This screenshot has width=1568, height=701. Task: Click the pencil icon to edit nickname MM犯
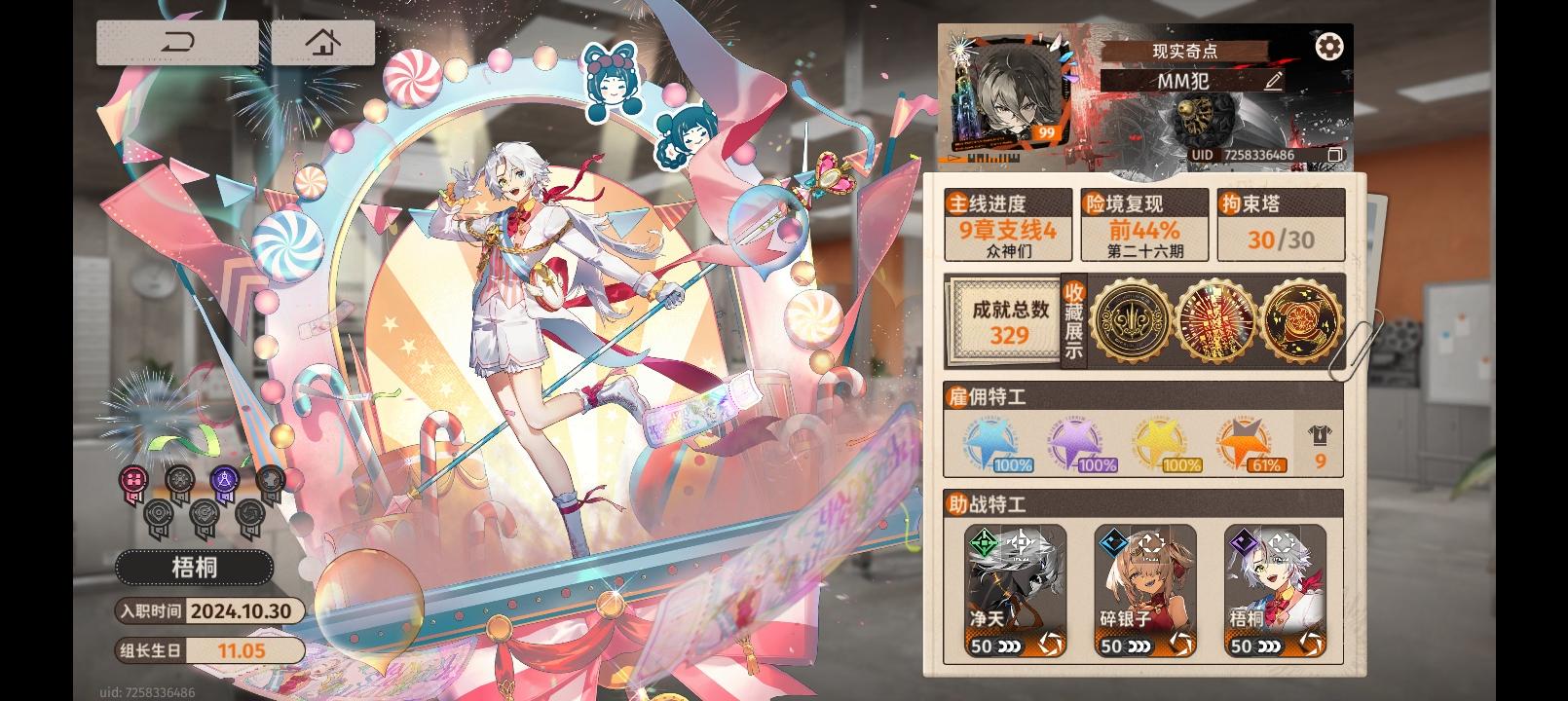click(1271, 82)
